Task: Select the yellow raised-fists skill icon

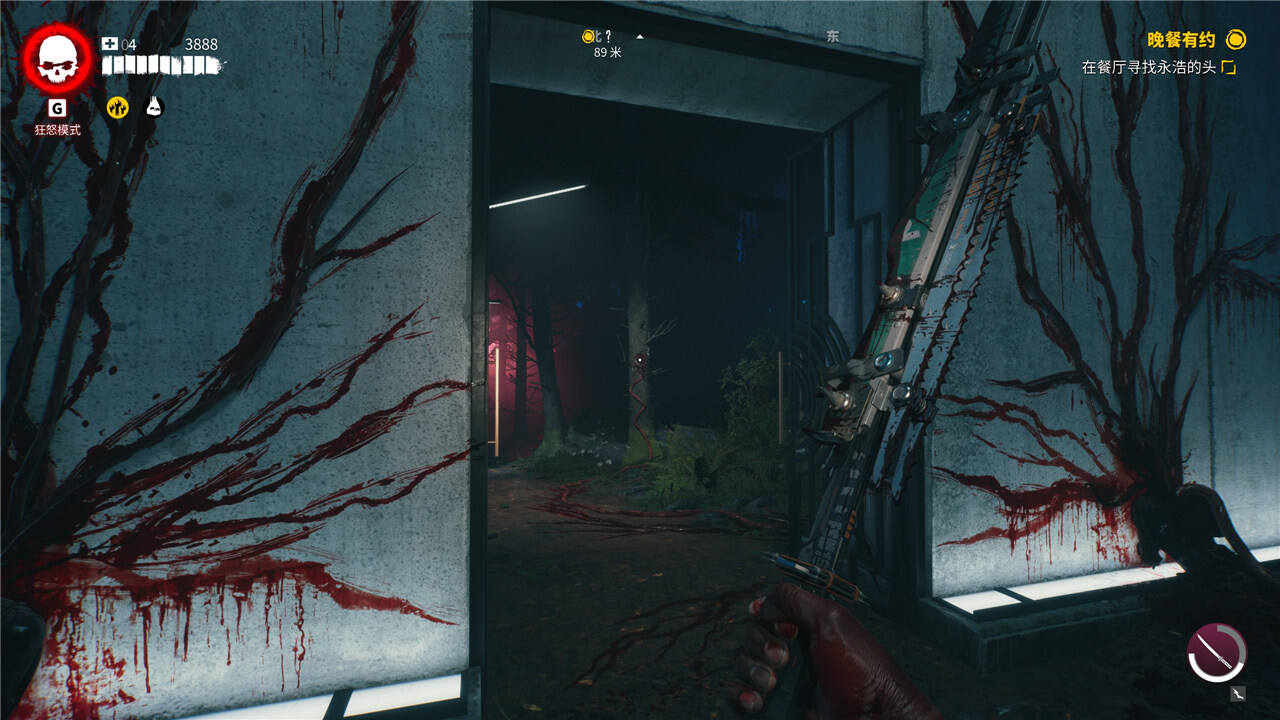Action: 118,107
